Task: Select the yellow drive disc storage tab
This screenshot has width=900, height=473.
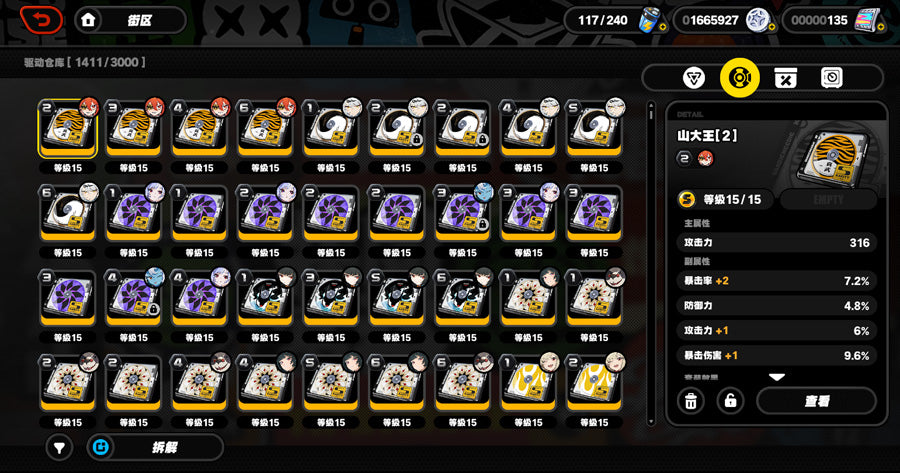Action: point(740,78)
